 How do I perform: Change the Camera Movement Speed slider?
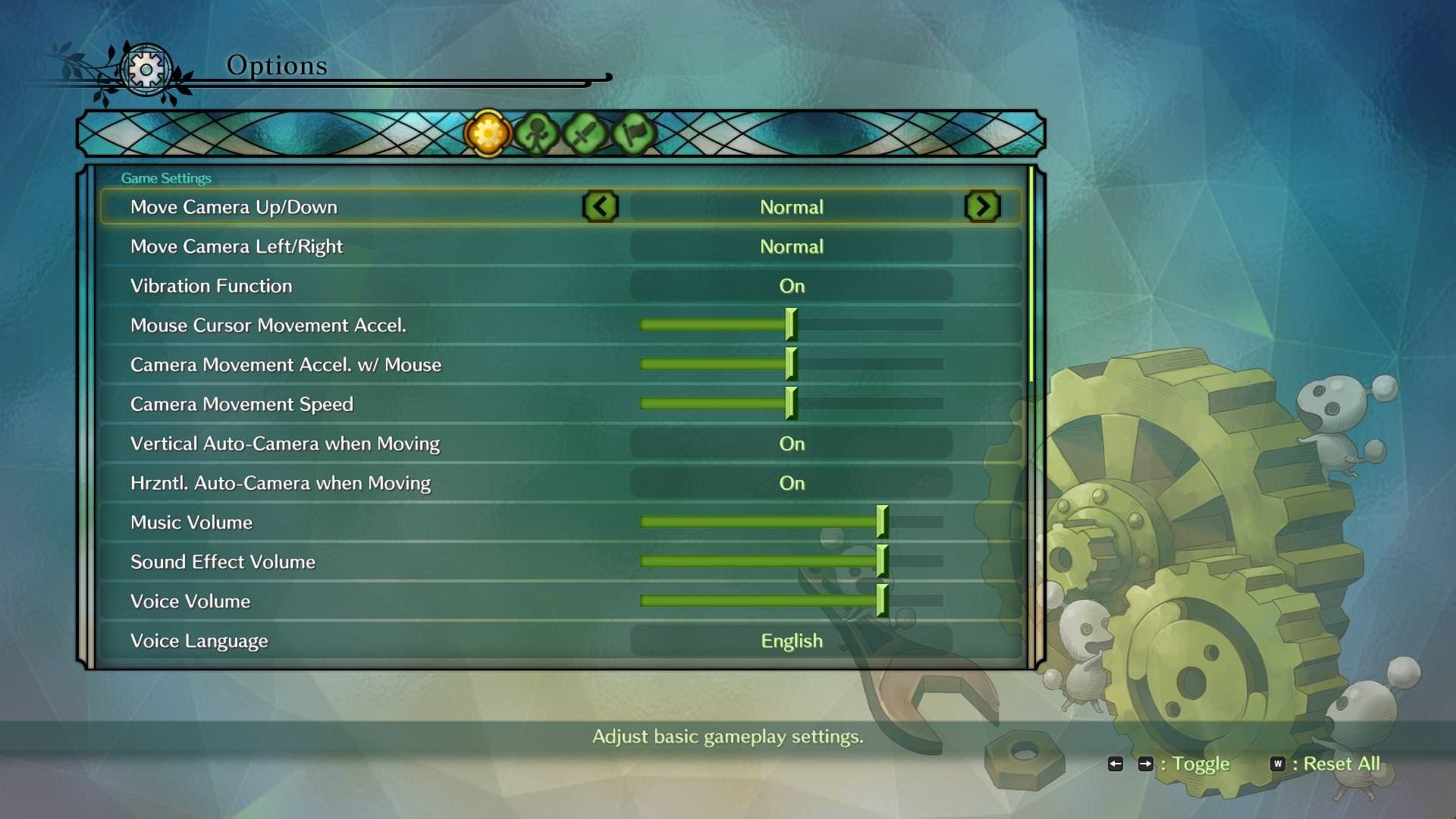[791, 403]
